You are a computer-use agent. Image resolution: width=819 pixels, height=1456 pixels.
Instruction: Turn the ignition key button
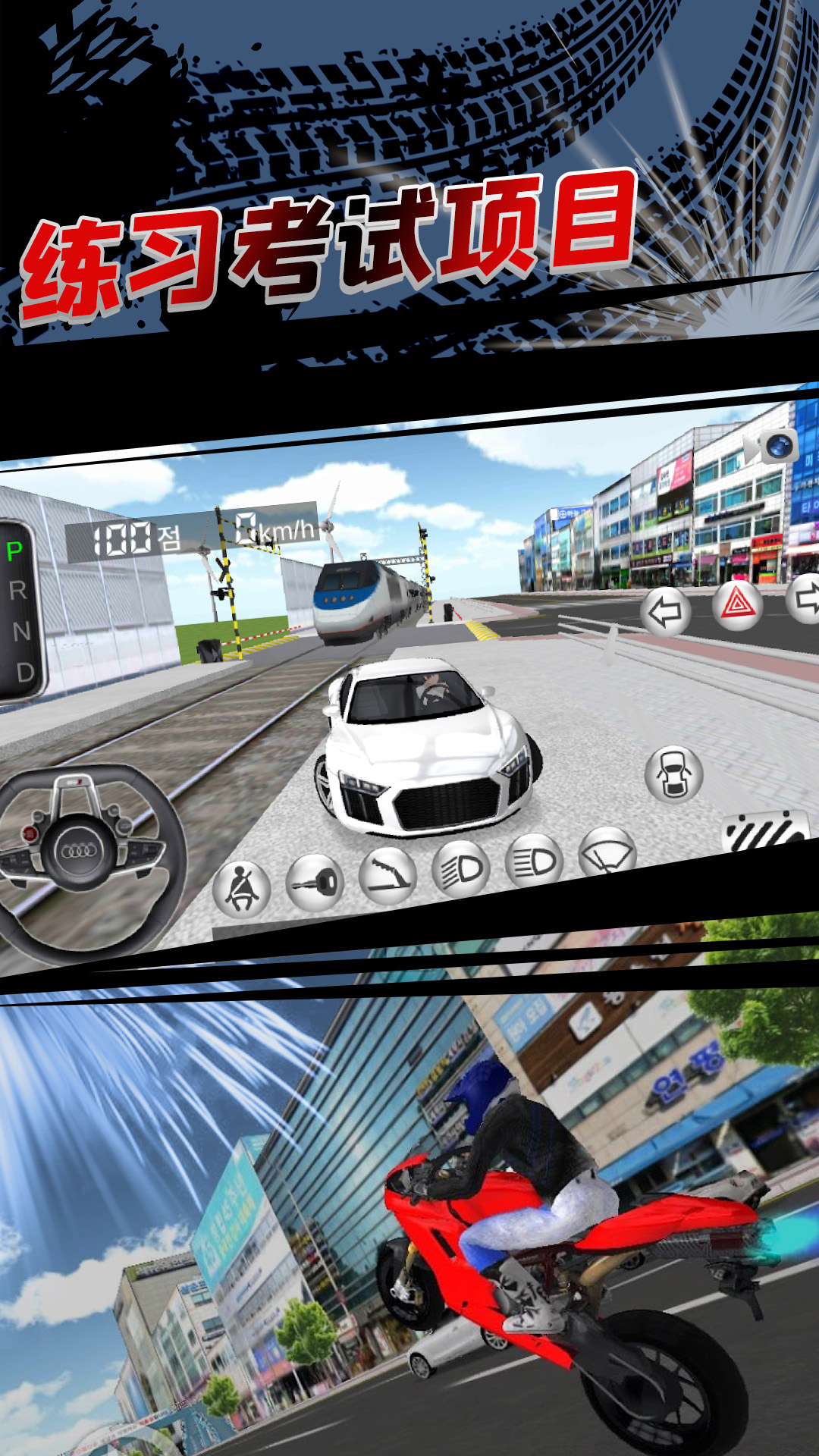coord(315,882)
